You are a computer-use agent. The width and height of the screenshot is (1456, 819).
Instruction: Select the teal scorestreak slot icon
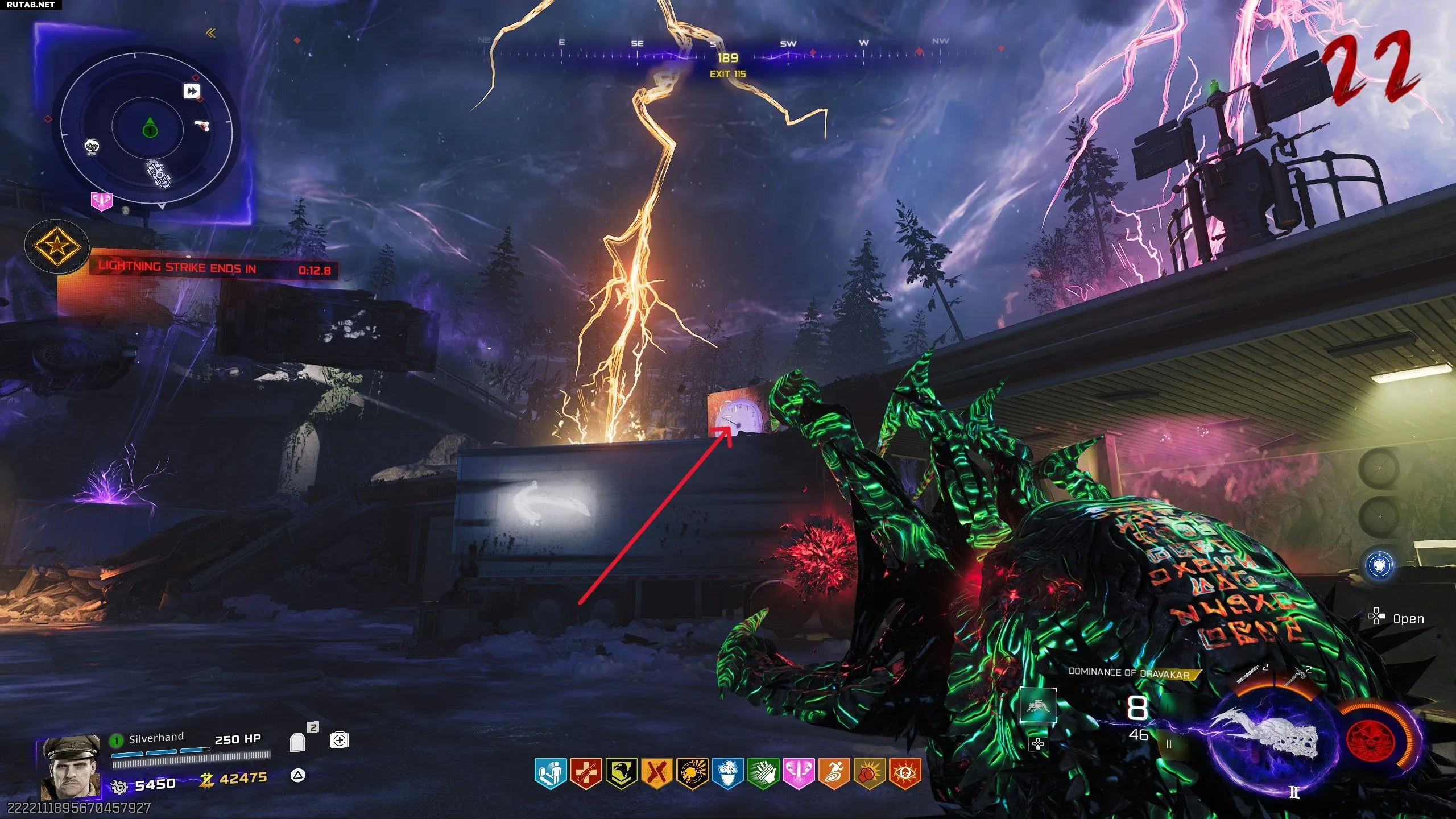click(x=1037, y=706)
